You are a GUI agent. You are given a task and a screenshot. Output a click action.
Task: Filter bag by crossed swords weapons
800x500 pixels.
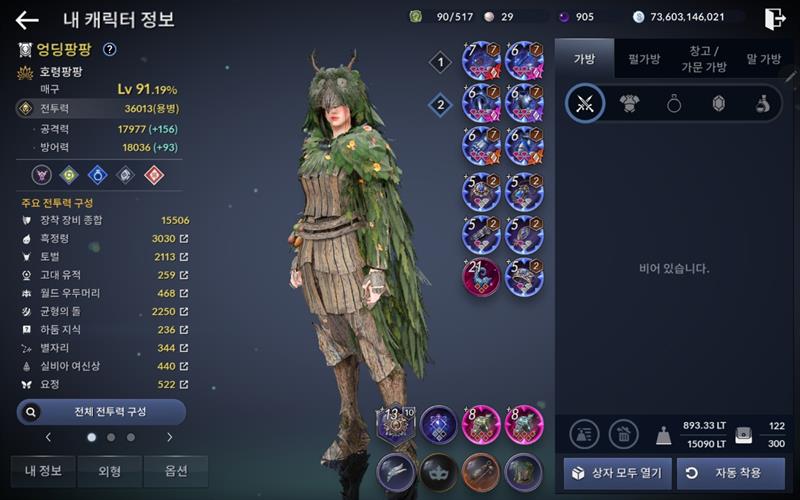tap(585, 104)
